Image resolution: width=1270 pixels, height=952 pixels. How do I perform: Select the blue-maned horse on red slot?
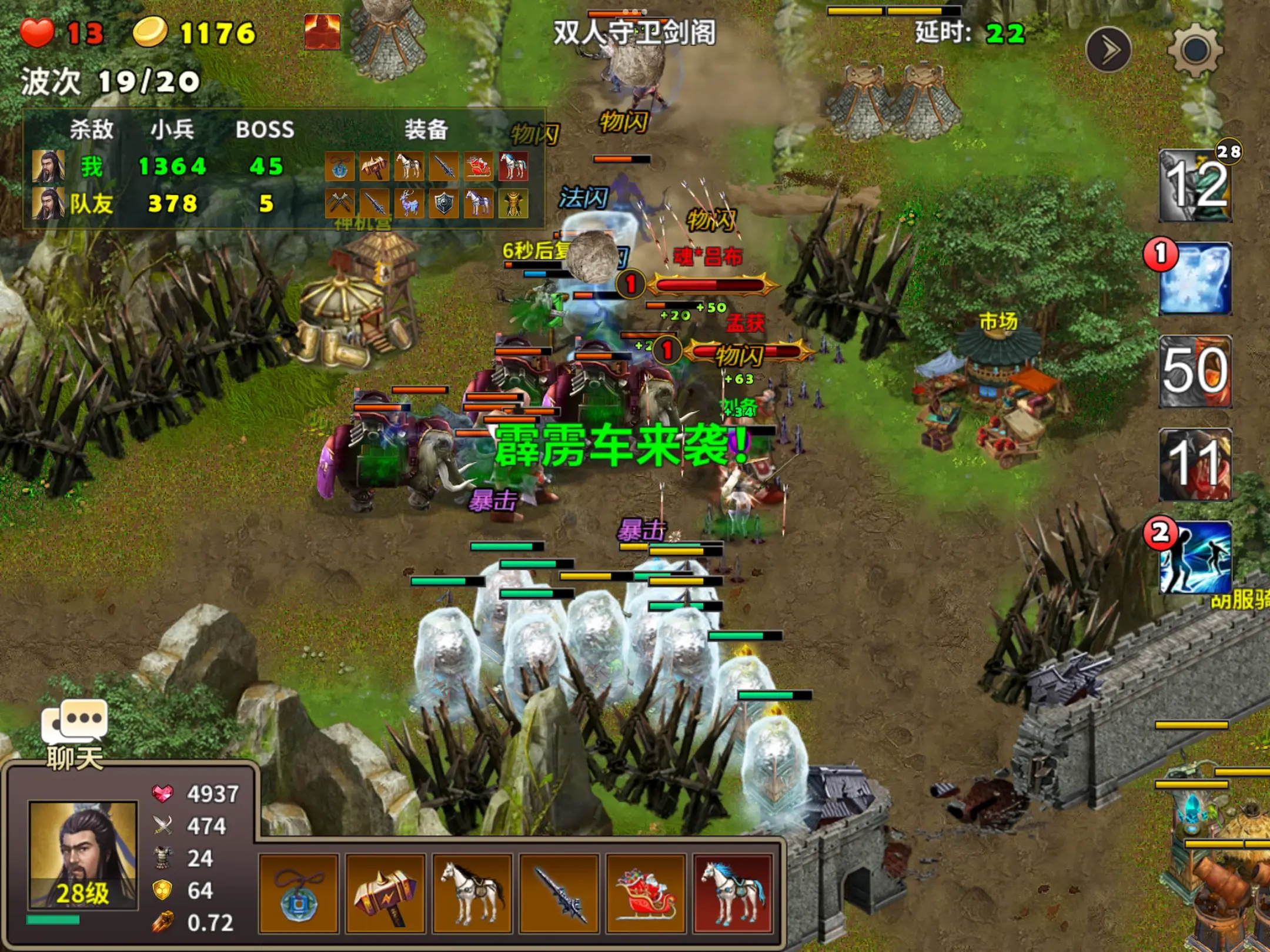point(733,894)
